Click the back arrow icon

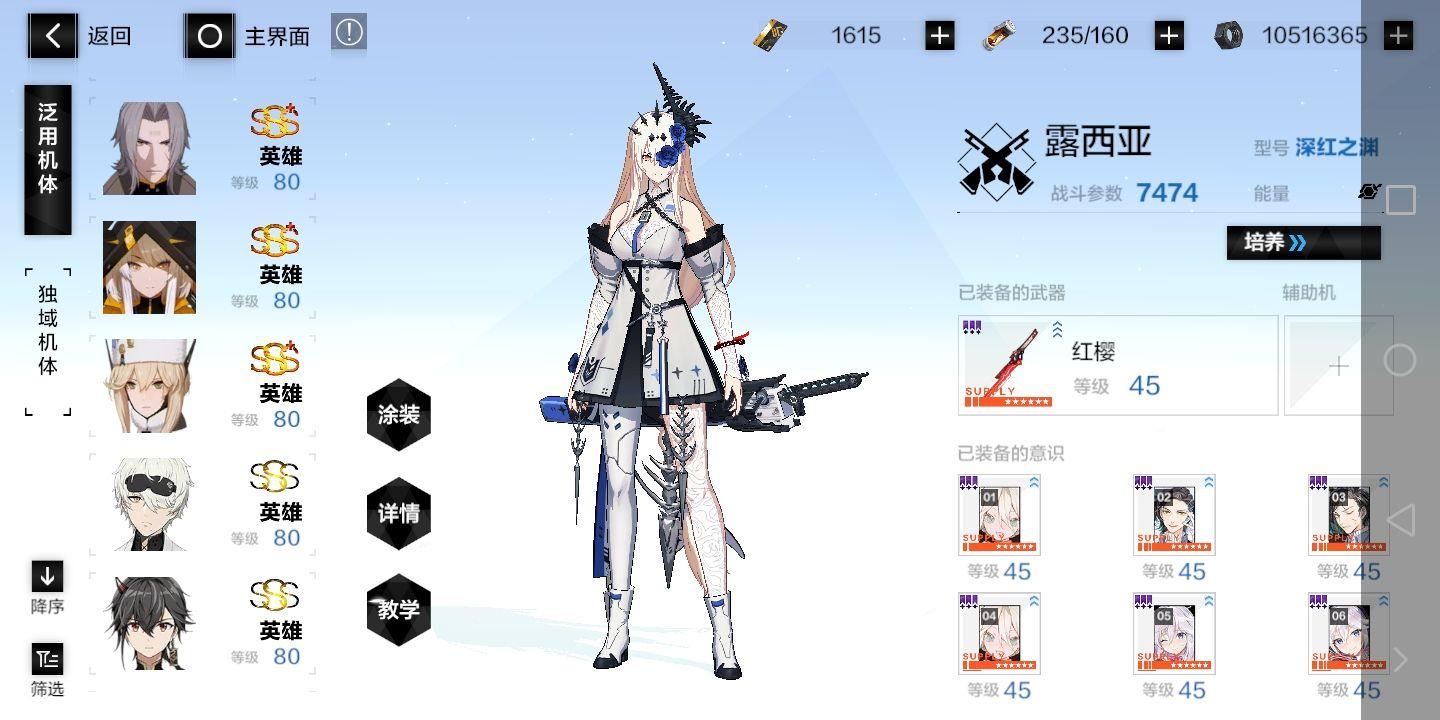click(x=52, y=35)
